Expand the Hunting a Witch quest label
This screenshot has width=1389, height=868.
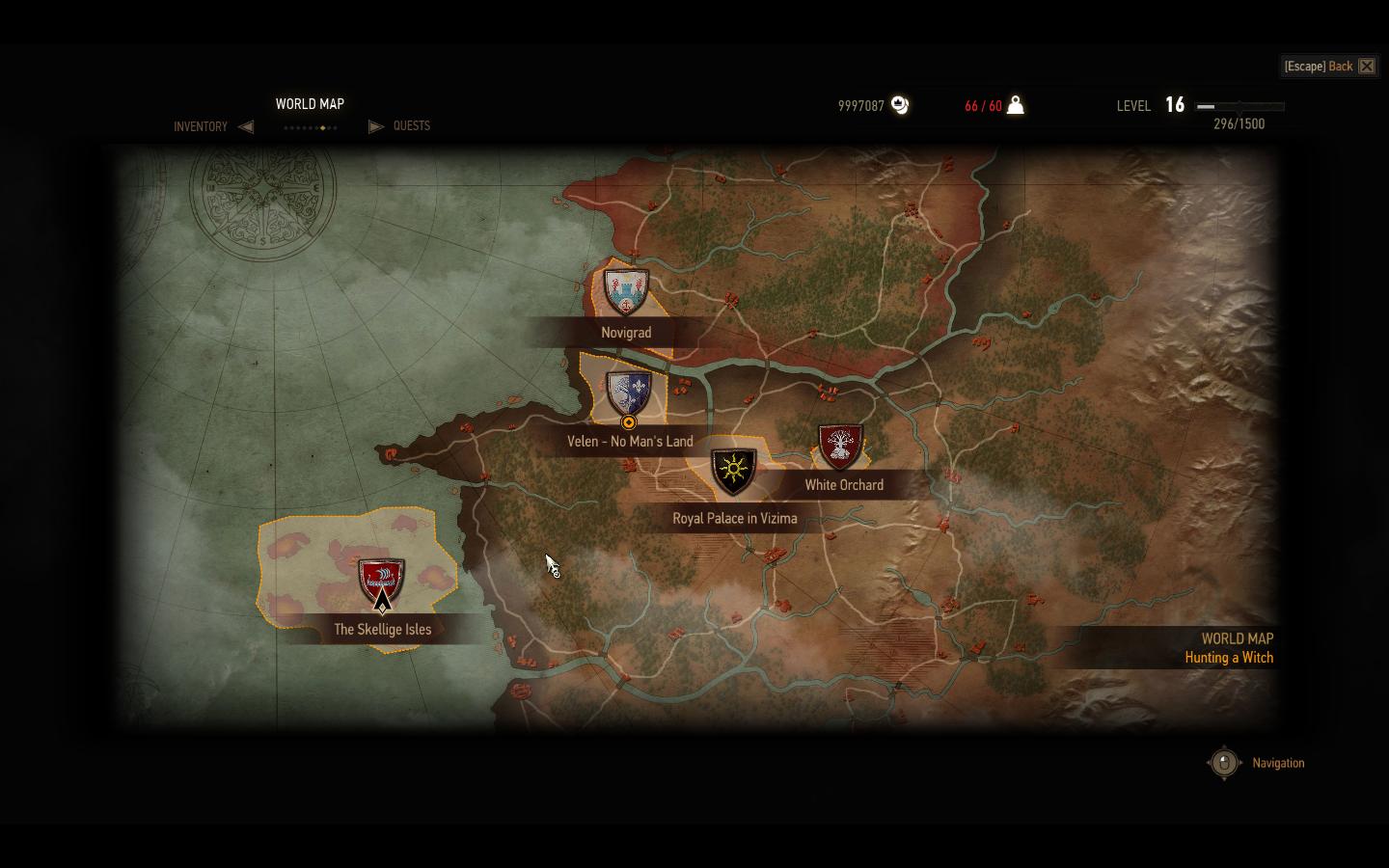click(x=1229, y=657)
